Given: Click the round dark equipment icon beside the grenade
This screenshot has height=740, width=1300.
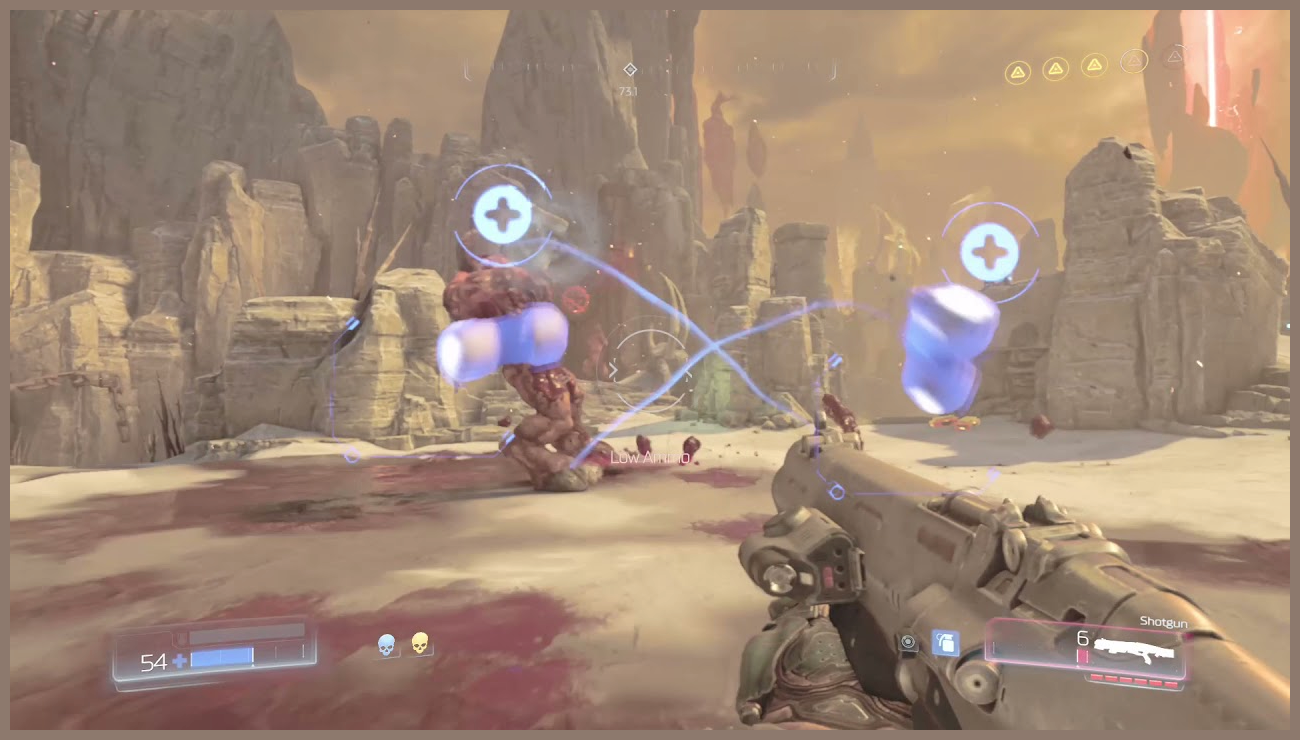Looking at the screenshot, I should (908, 643).
